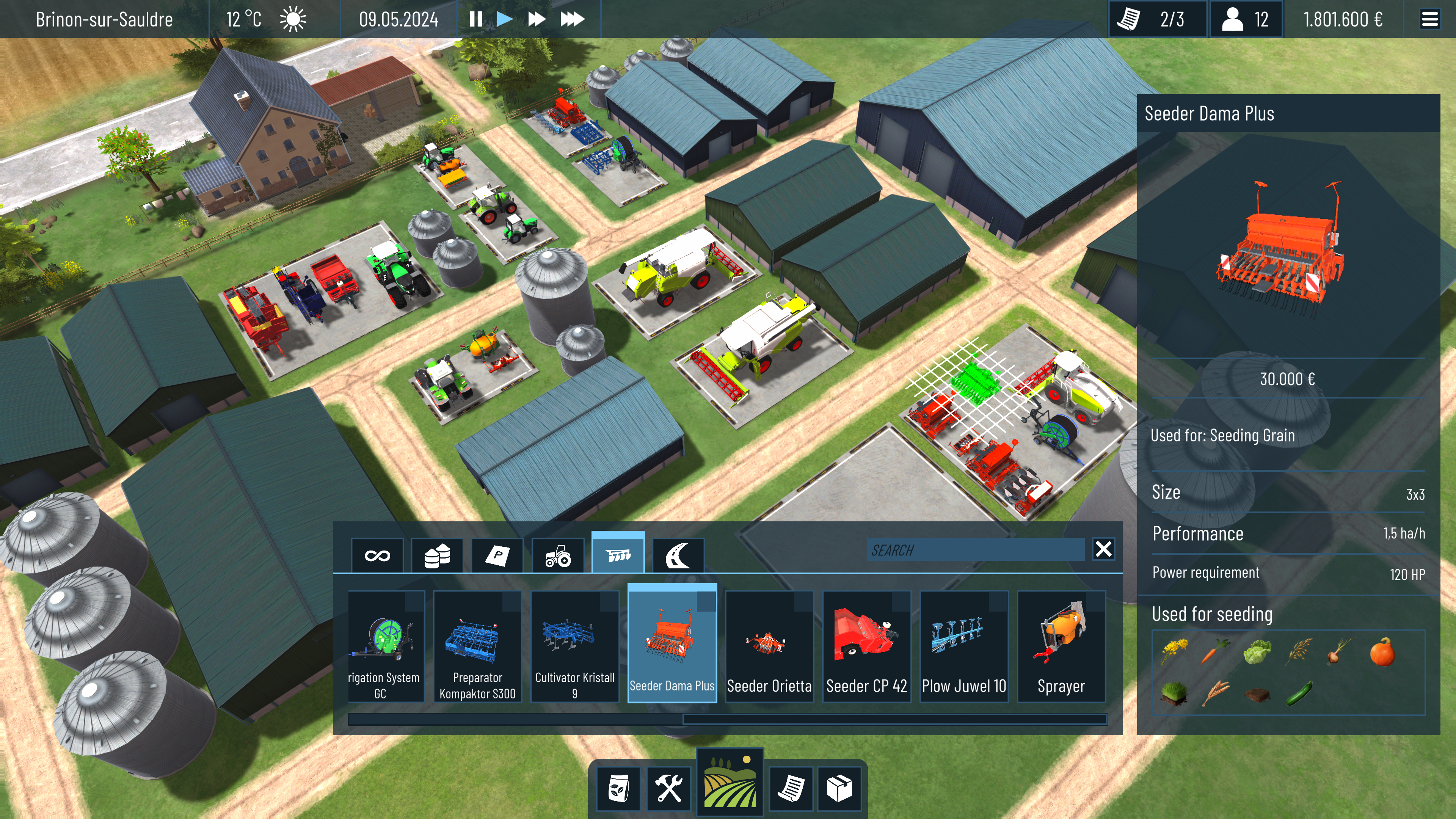Select the Cultivator Kristall 9
The height and width of the screenshot is (819, 1456).
pos(574,646)
